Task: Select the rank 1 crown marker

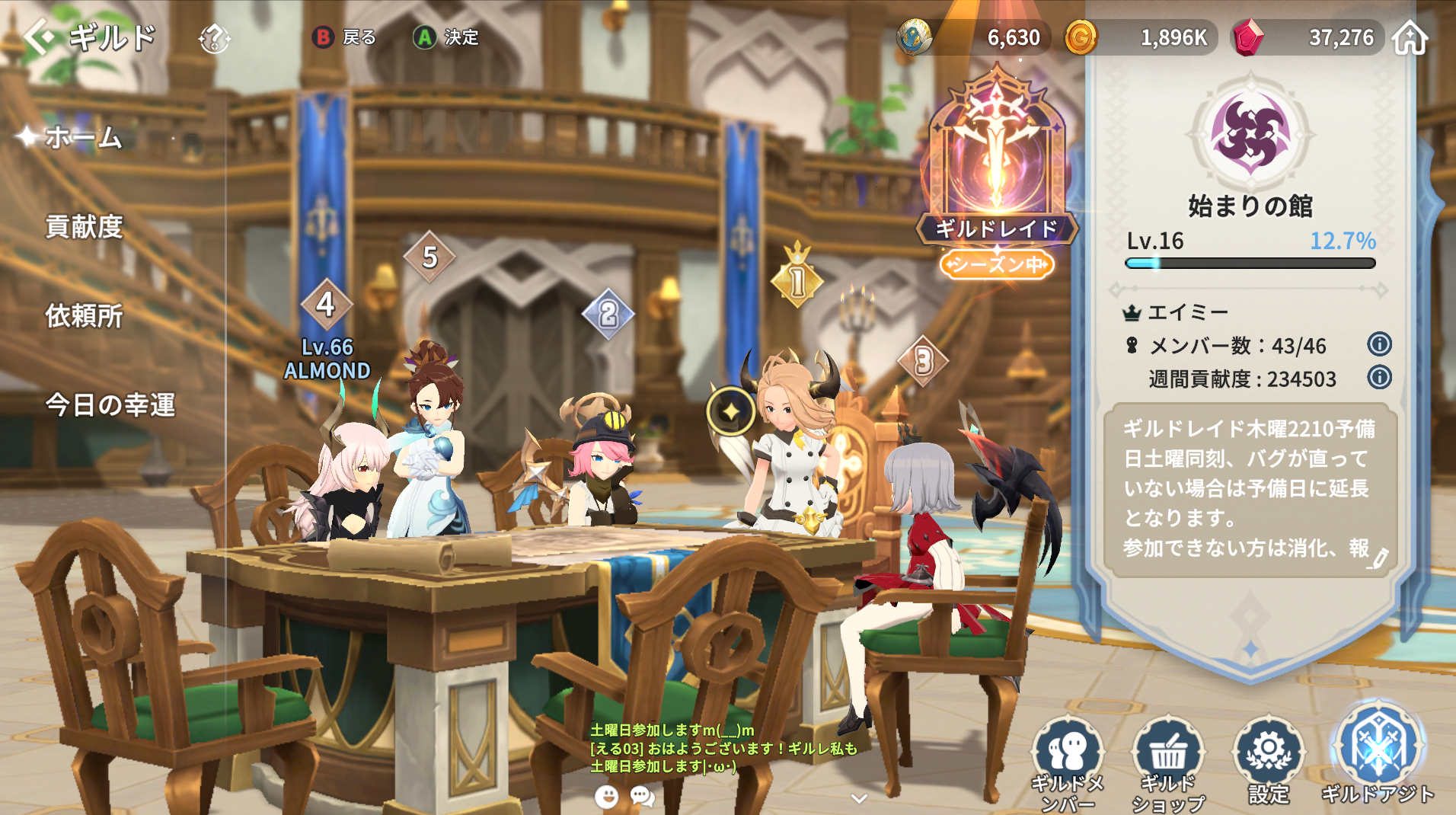Action: coord(797,279)
